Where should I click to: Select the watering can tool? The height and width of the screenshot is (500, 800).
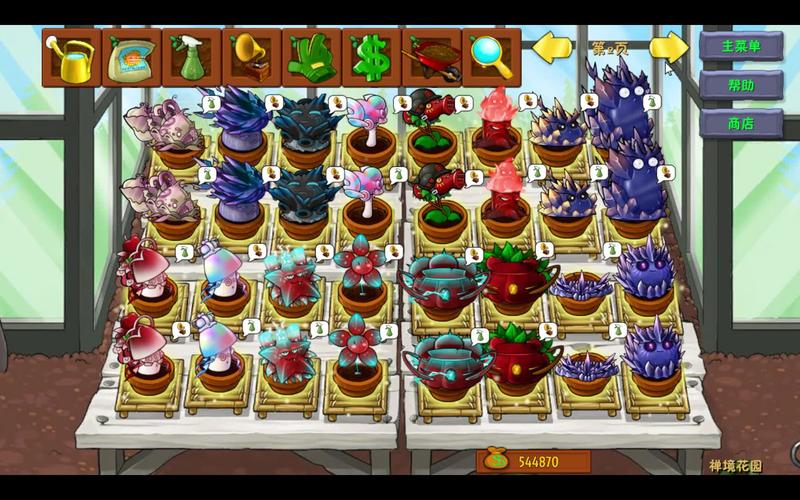click(x=71, y=58)
